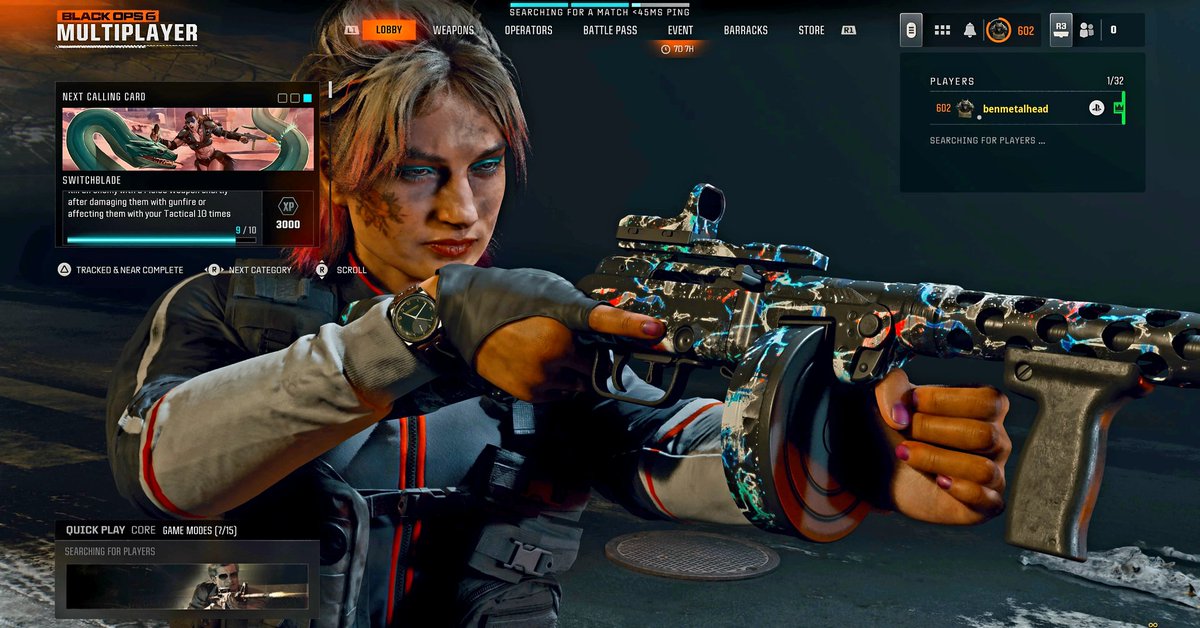Viewport: 1200px width, 628px height.
Task: Open the friends and social icon
Action: coord(1086,30)
